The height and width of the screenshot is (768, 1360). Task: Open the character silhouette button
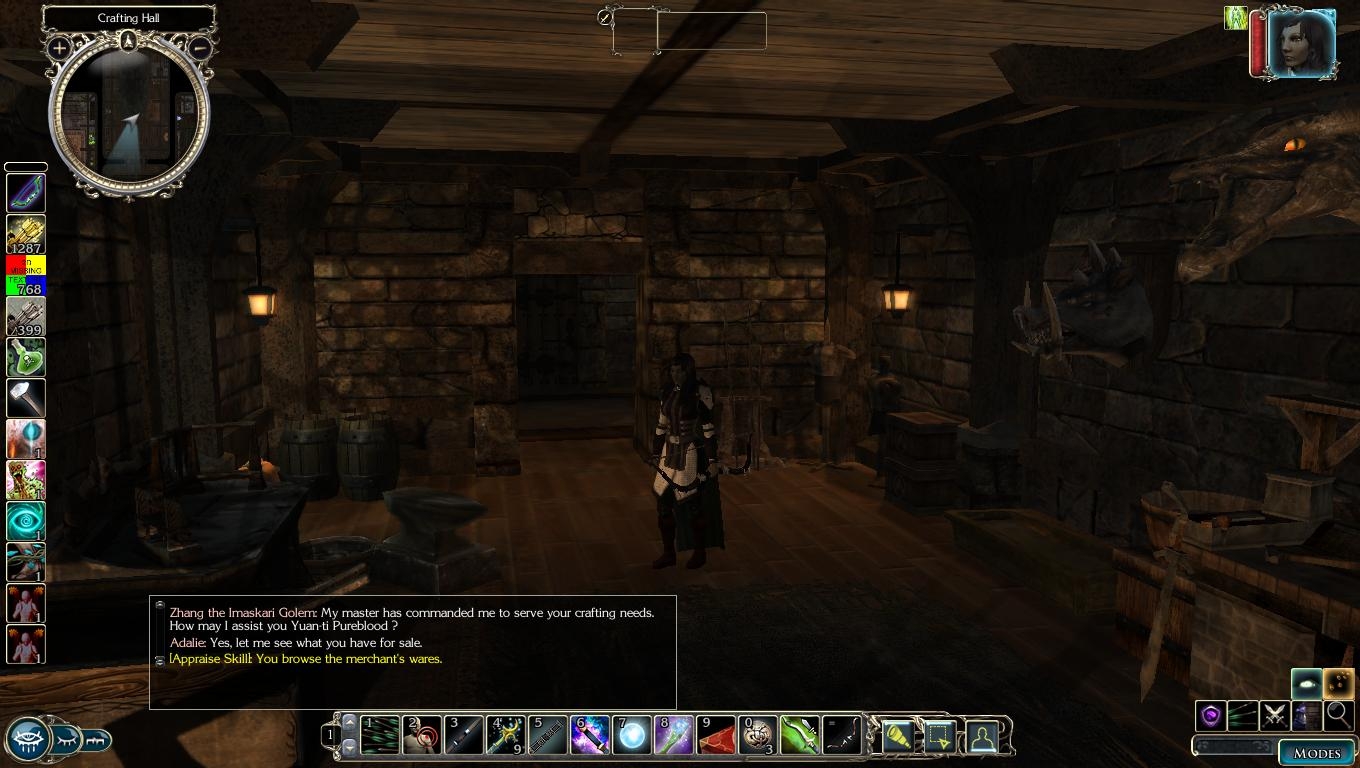pos(982,737)
